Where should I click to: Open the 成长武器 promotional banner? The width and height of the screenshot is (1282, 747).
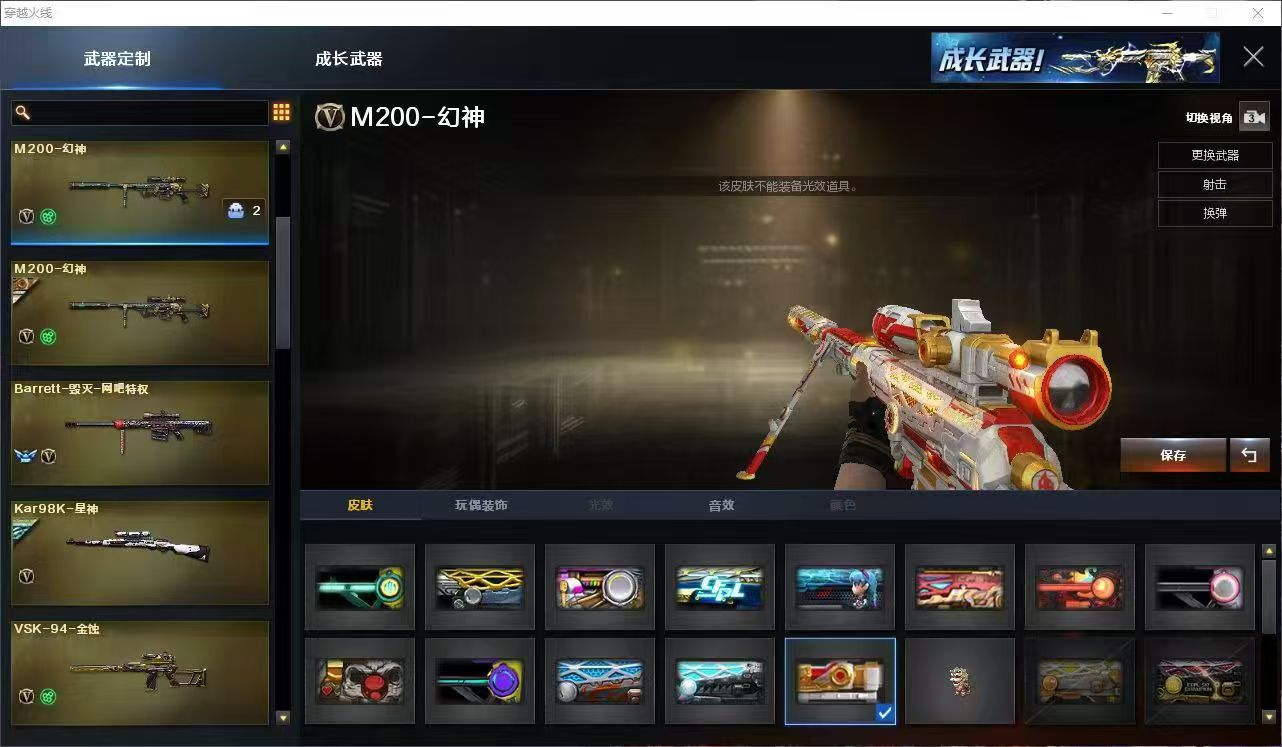(x=1075, y=58)
